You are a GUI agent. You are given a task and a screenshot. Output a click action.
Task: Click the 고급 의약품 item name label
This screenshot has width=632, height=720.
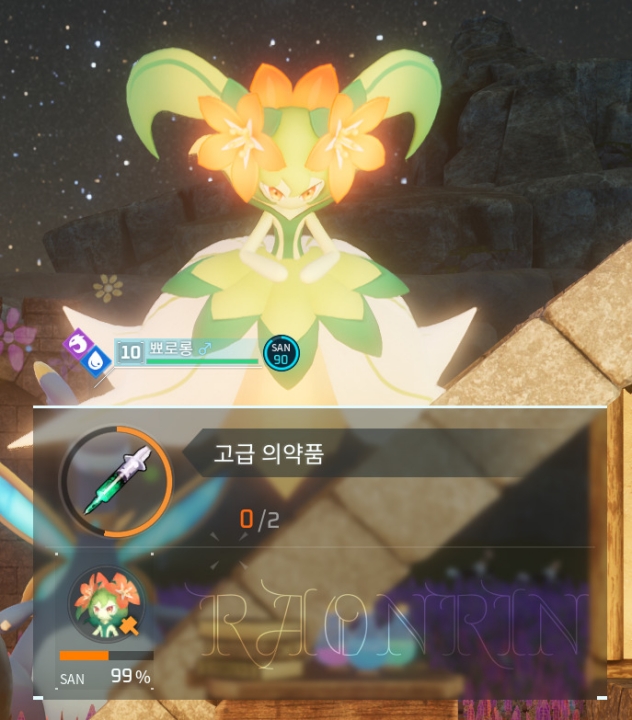[270, 453]
